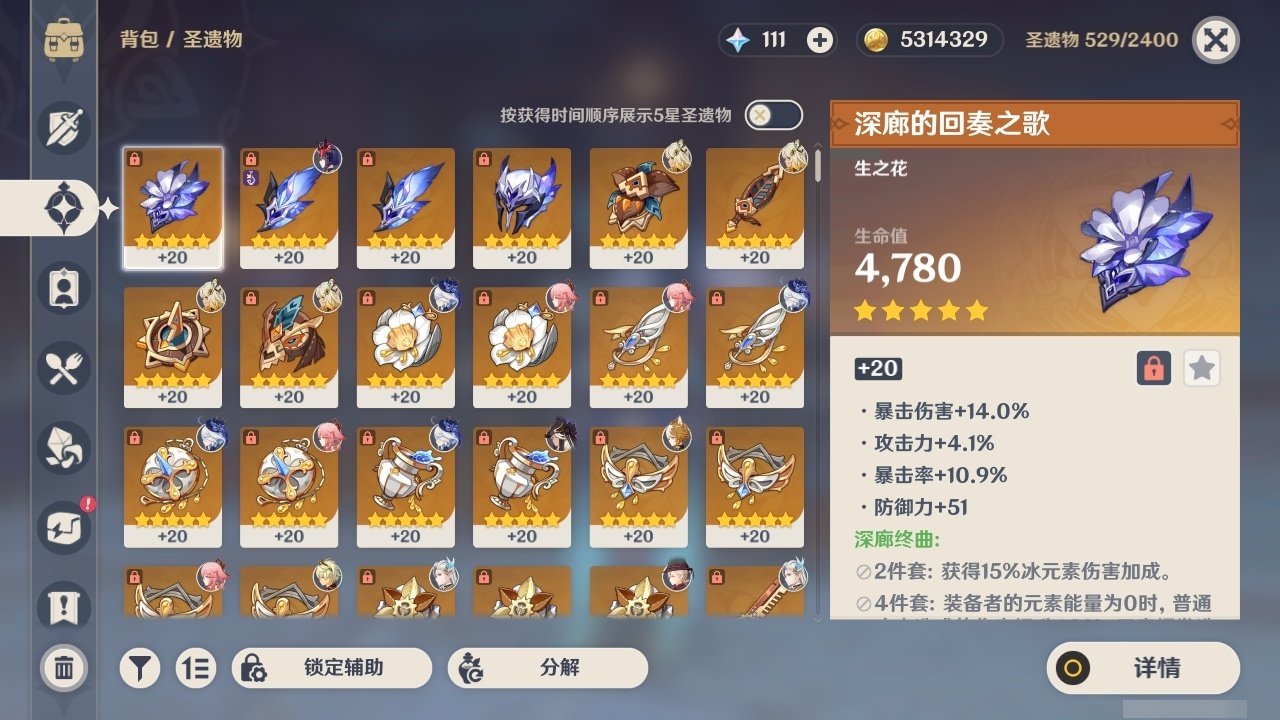The height and width of the screenshot is (720, 1280).
Task: Click the sorting order icon
Action: (196, 667)
